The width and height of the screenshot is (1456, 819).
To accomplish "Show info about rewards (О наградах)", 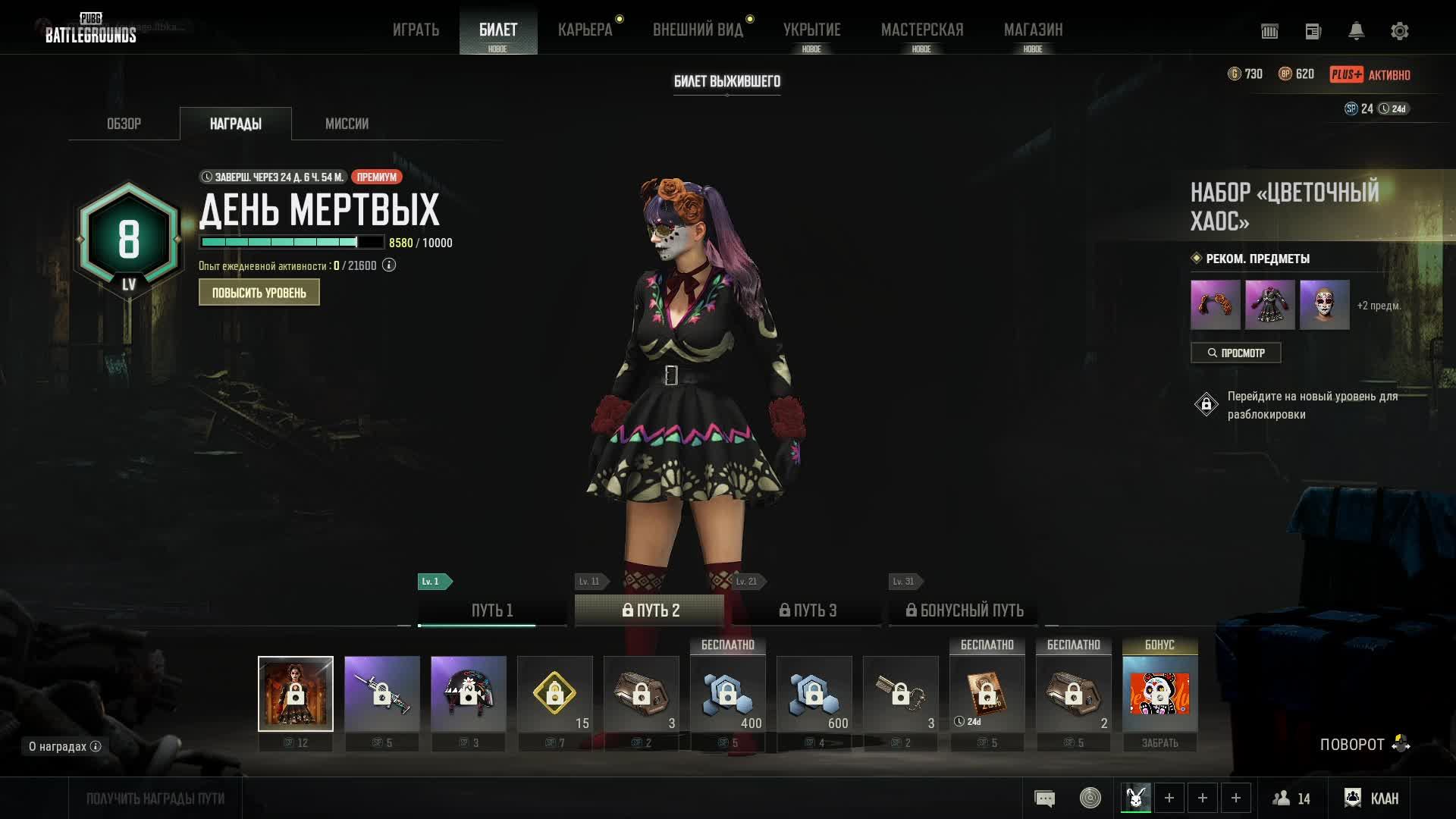I will click(x=64, y=746).
